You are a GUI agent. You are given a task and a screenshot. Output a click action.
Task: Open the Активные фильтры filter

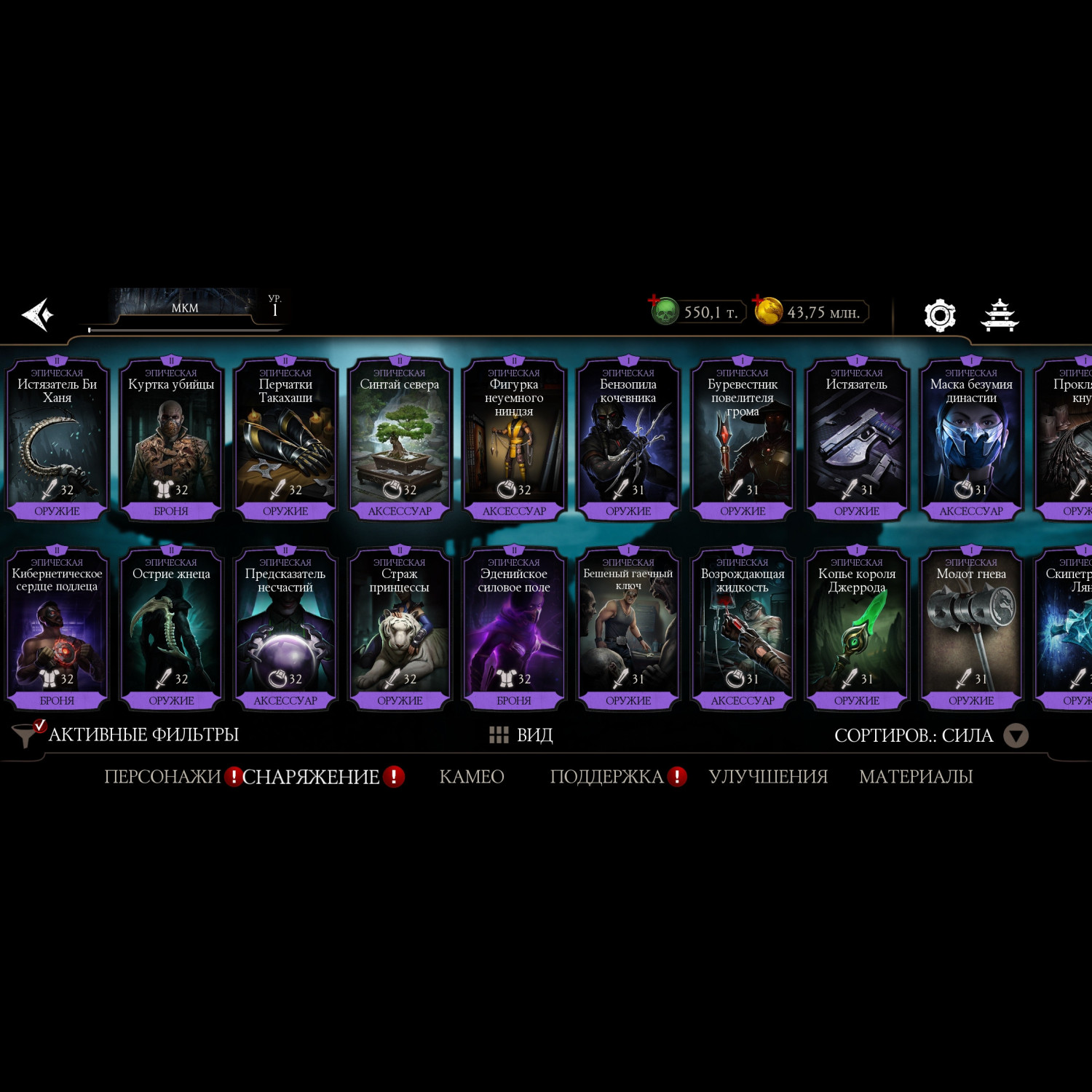127,735
